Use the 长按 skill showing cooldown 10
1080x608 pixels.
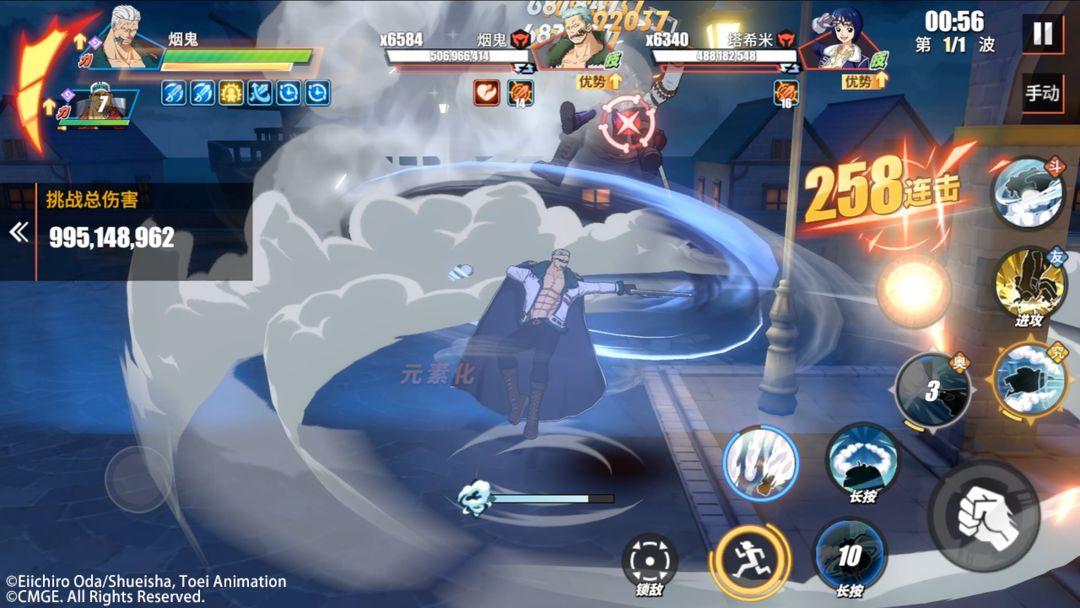[x=850, y=555]
